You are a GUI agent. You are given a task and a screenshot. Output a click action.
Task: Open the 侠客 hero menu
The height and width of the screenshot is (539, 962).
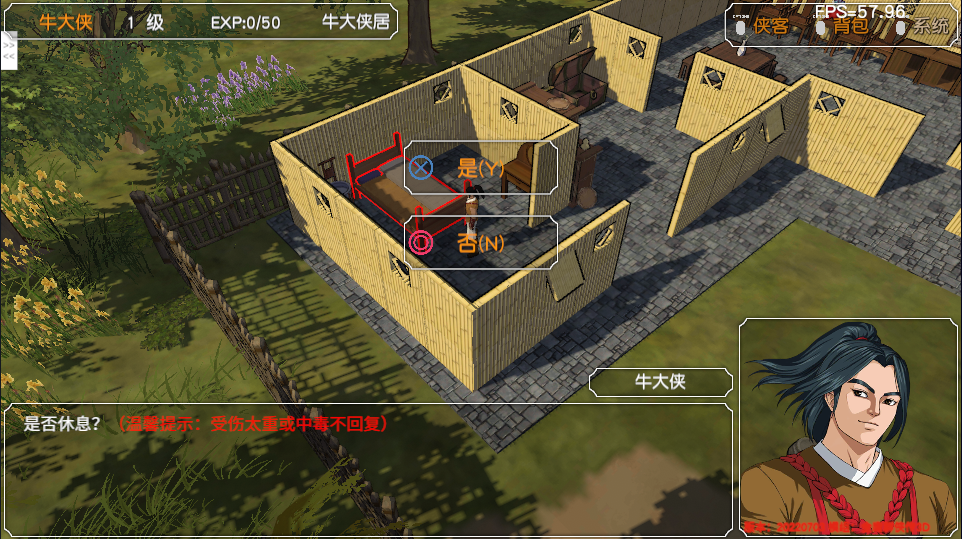coord(770,27)
